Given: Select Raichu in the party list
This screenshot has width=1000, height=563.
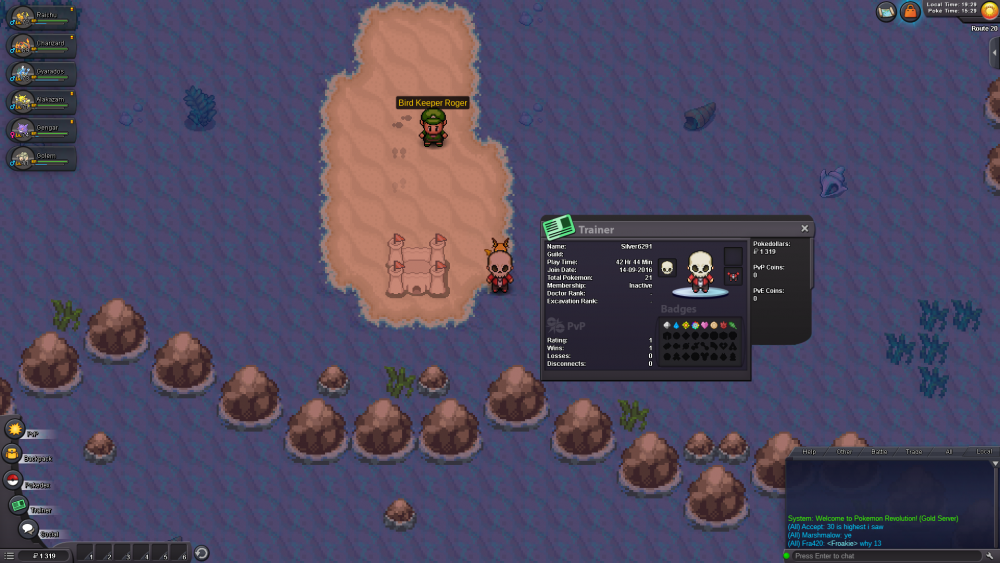Looking at the screenshot, I should 41,17.
